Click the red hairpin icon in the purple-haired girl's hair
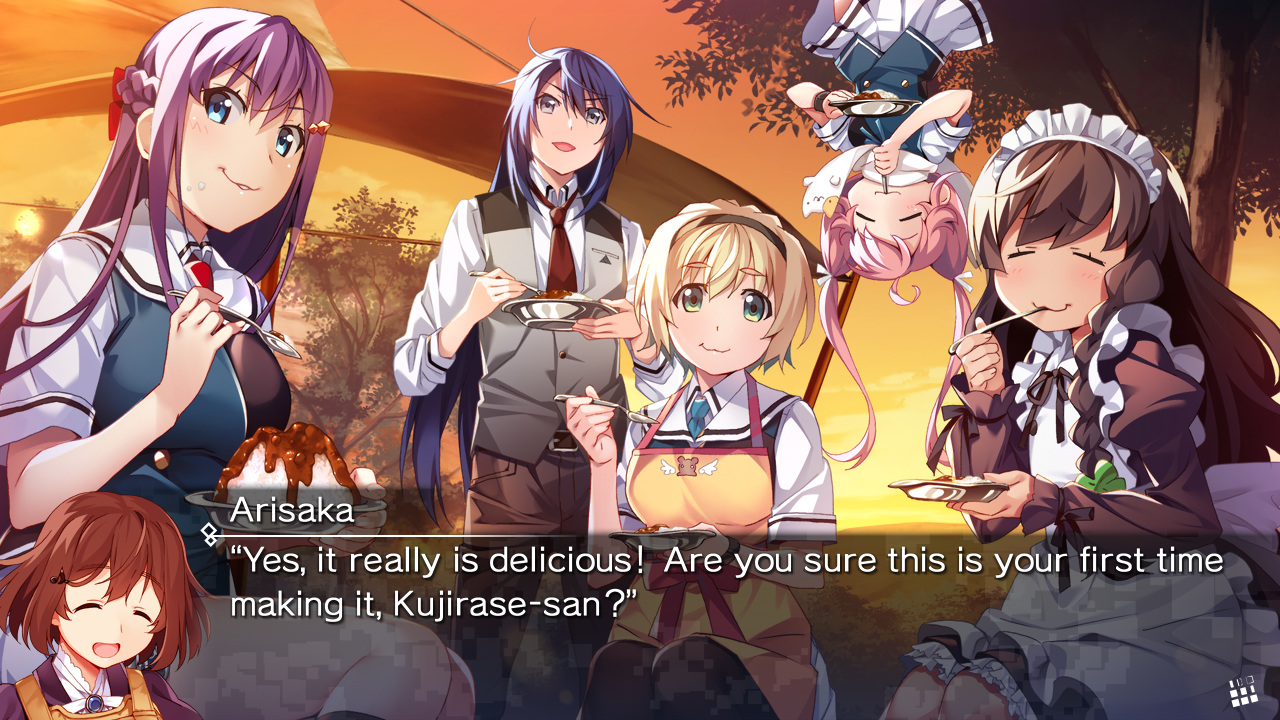This screenshot has height=720, width=1280. [320, 128]
